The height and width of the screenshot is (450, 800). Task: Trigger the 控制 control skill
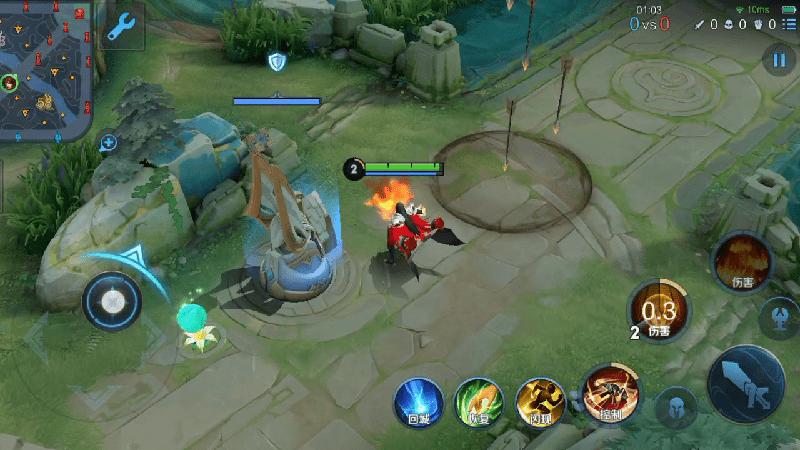pyautogui.click(x=606, y=392)
